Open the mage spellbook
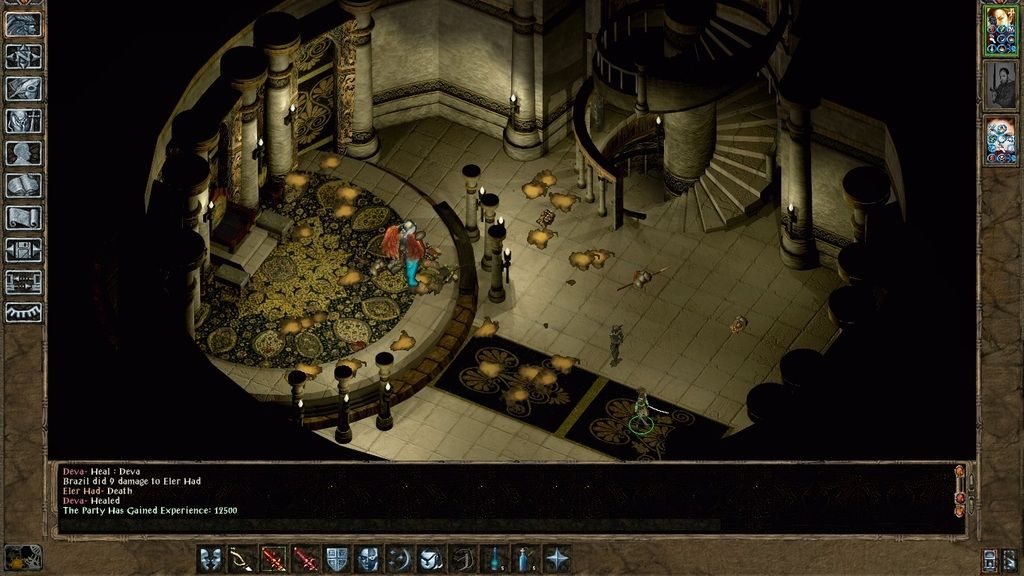1024x576 pixels. 24,185
